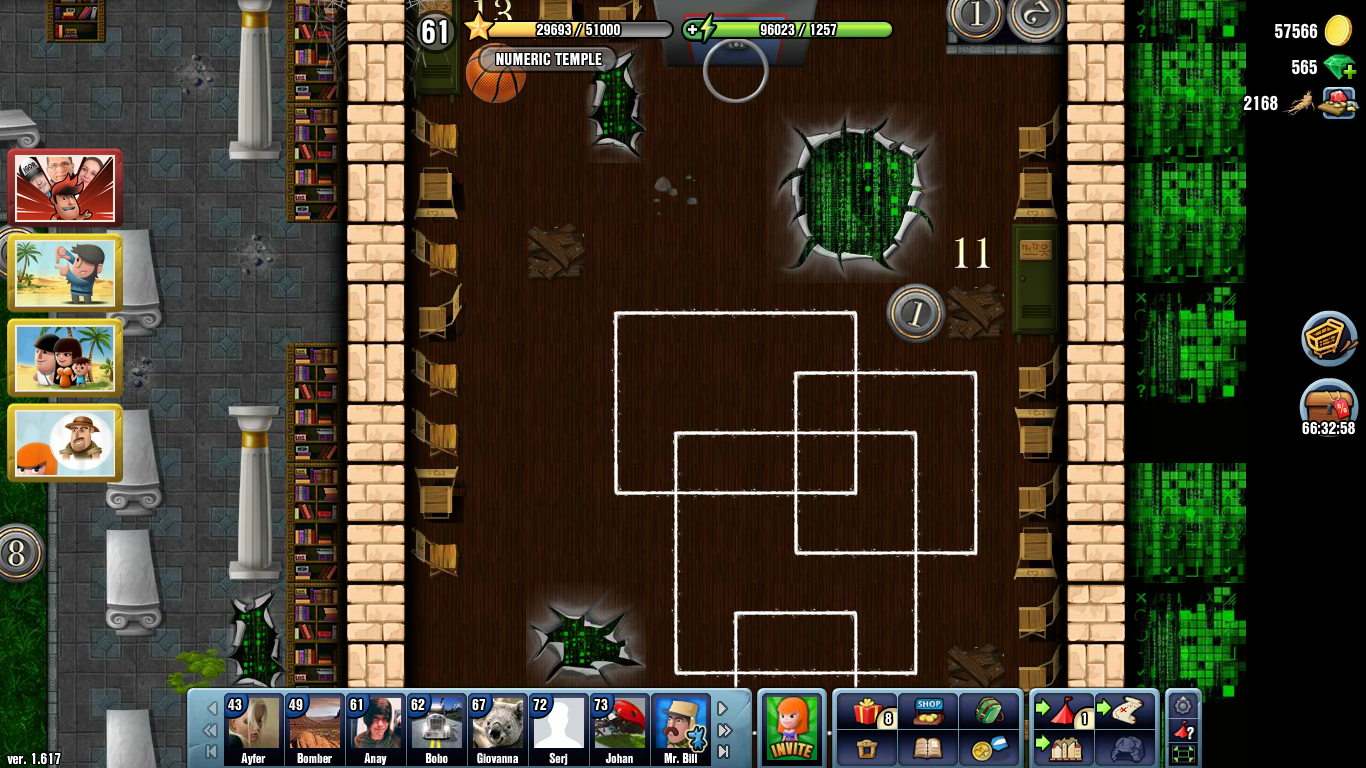Open the treasure map scroll

pos(1127,710)
